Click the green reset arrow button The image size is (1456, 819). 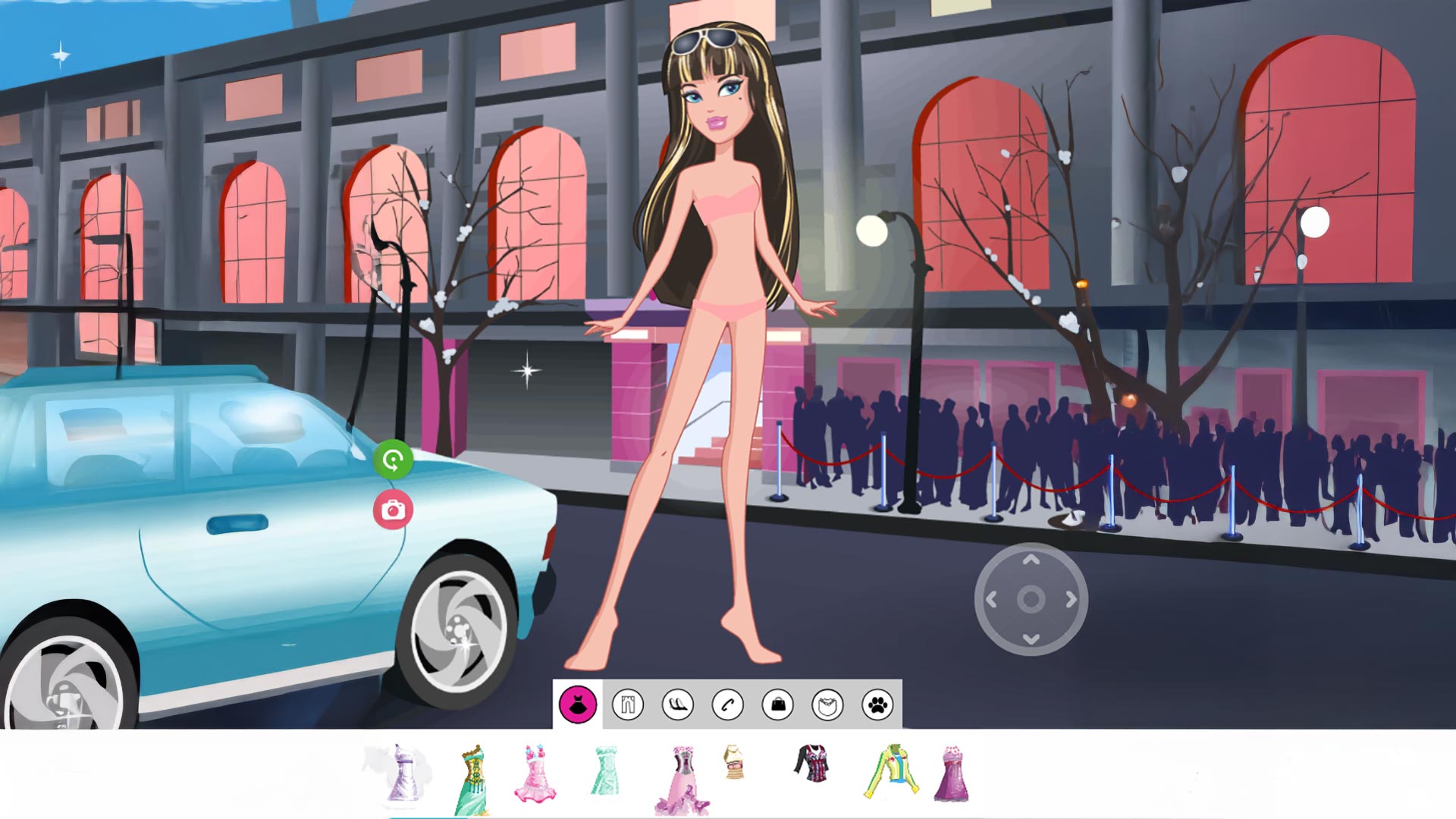[x=393, y=460]
